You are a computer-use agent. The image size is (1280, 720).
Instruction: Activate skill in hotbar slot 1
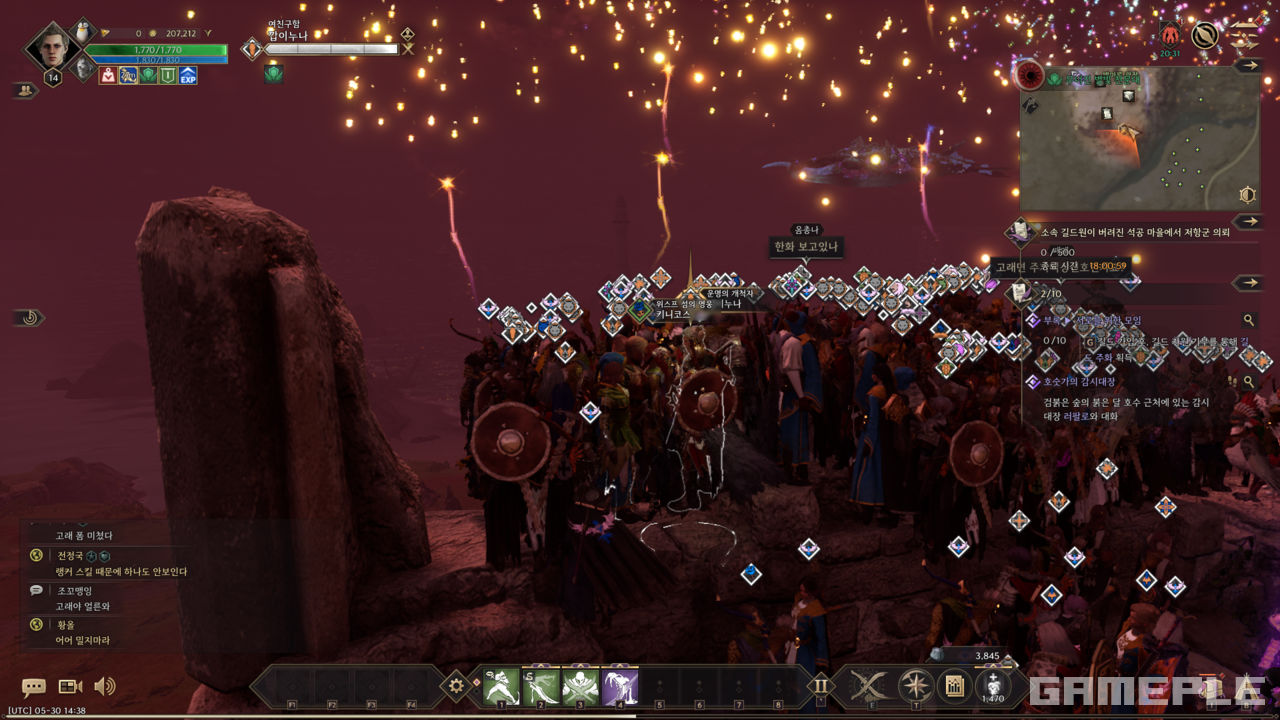click(501, 686)
